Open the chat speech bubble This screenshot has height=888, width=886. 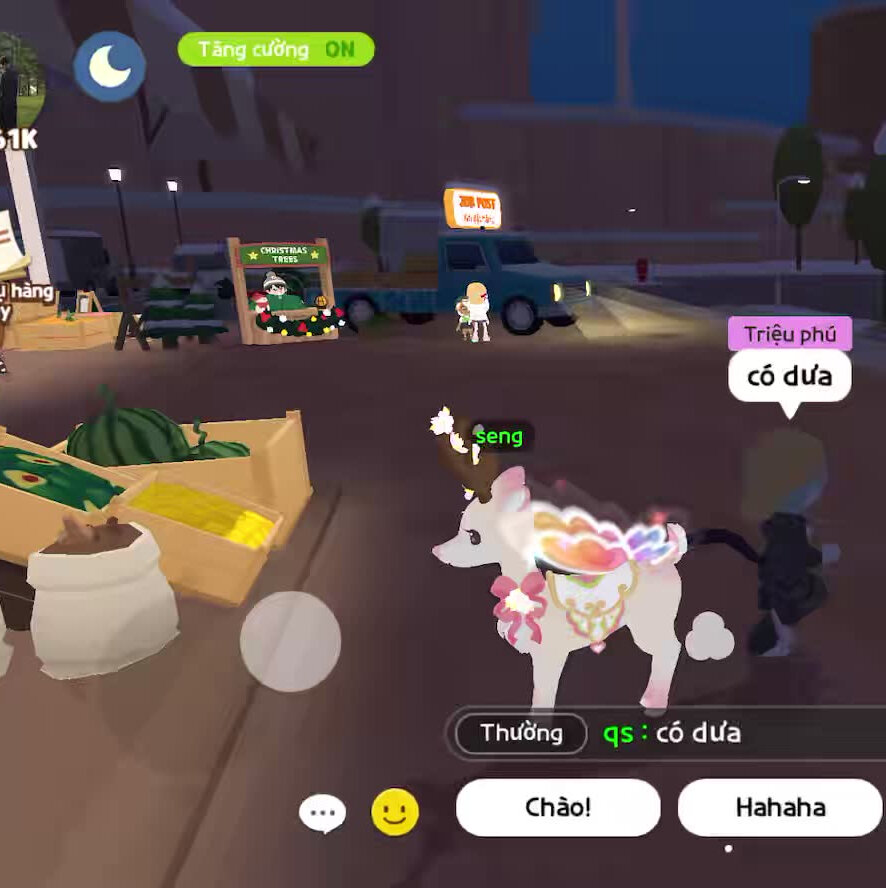point(322,813)
